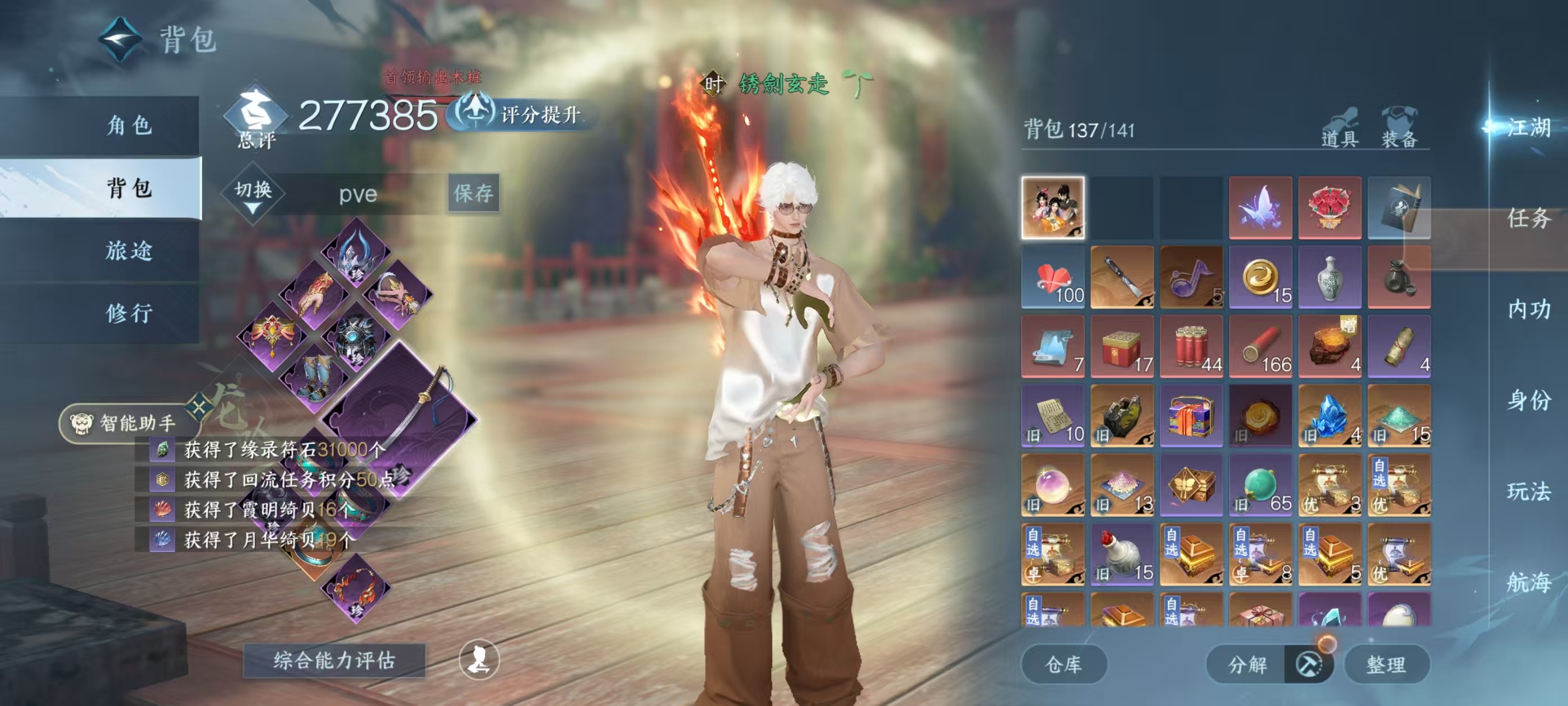Select the red rose bouquet item
1568x706 pixels.
pos(1329,208)
